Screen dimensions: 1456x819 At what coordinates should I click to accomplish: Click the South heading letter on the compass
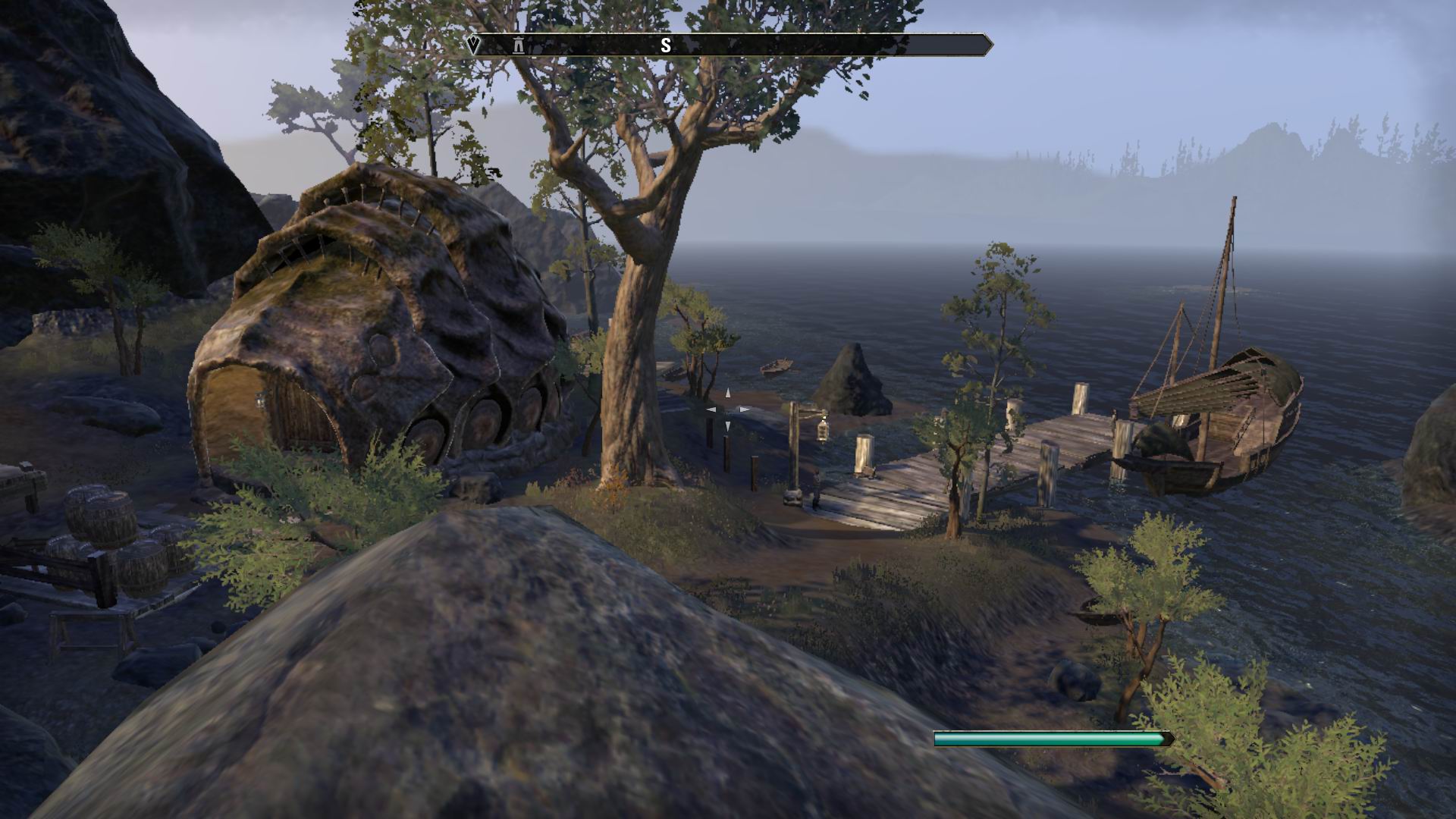(665, 45)
